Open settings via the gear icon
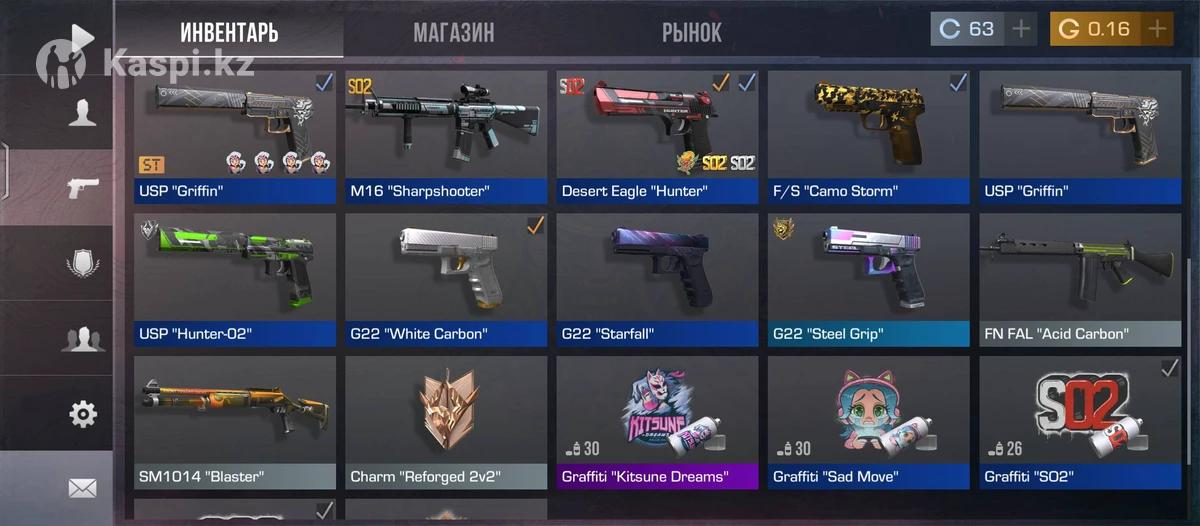The image size is (1200, 526). tap(82, 413)
